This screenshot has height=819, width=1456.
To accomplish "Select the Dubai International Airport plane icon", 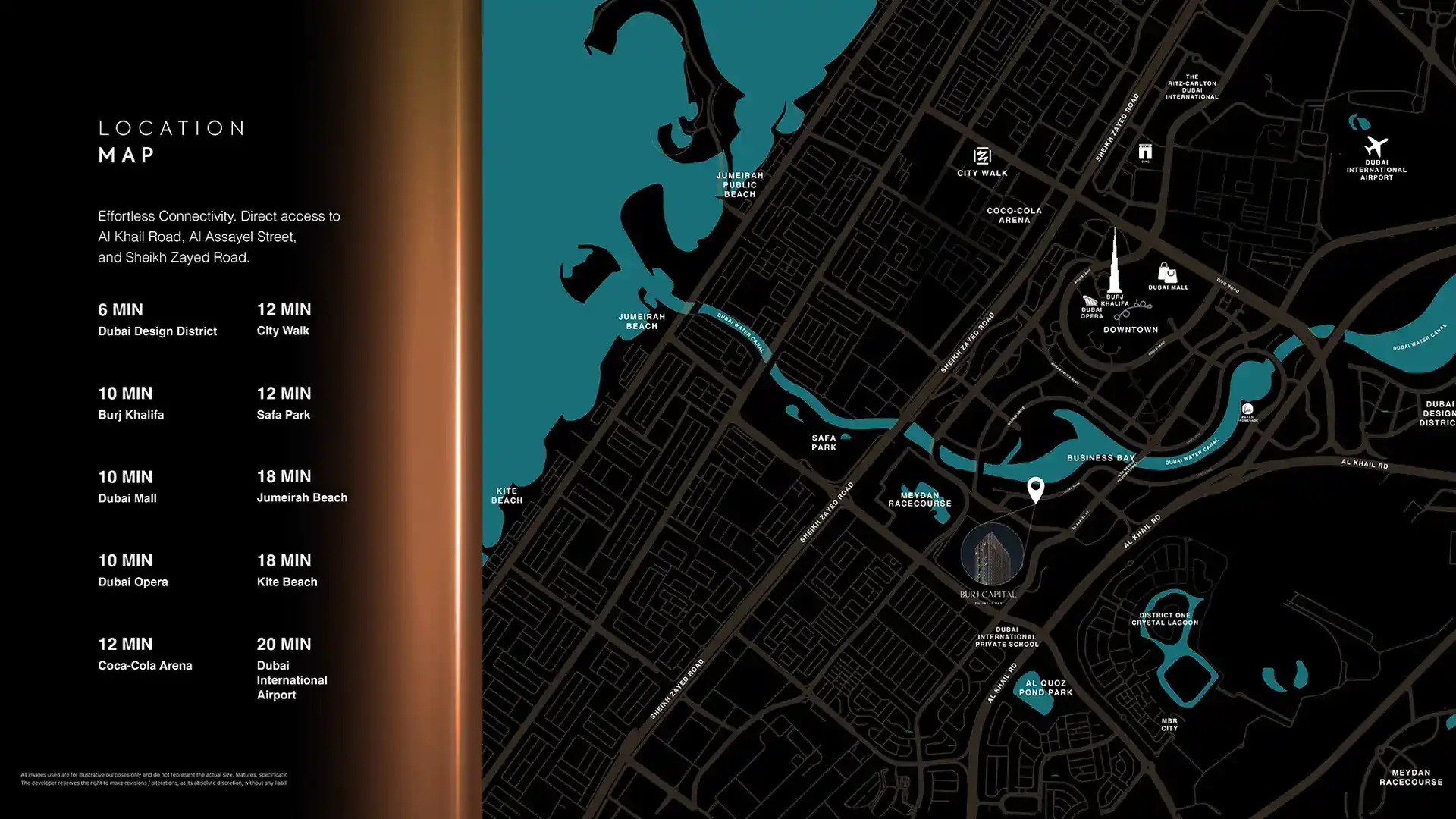I will click(1376, 146).
